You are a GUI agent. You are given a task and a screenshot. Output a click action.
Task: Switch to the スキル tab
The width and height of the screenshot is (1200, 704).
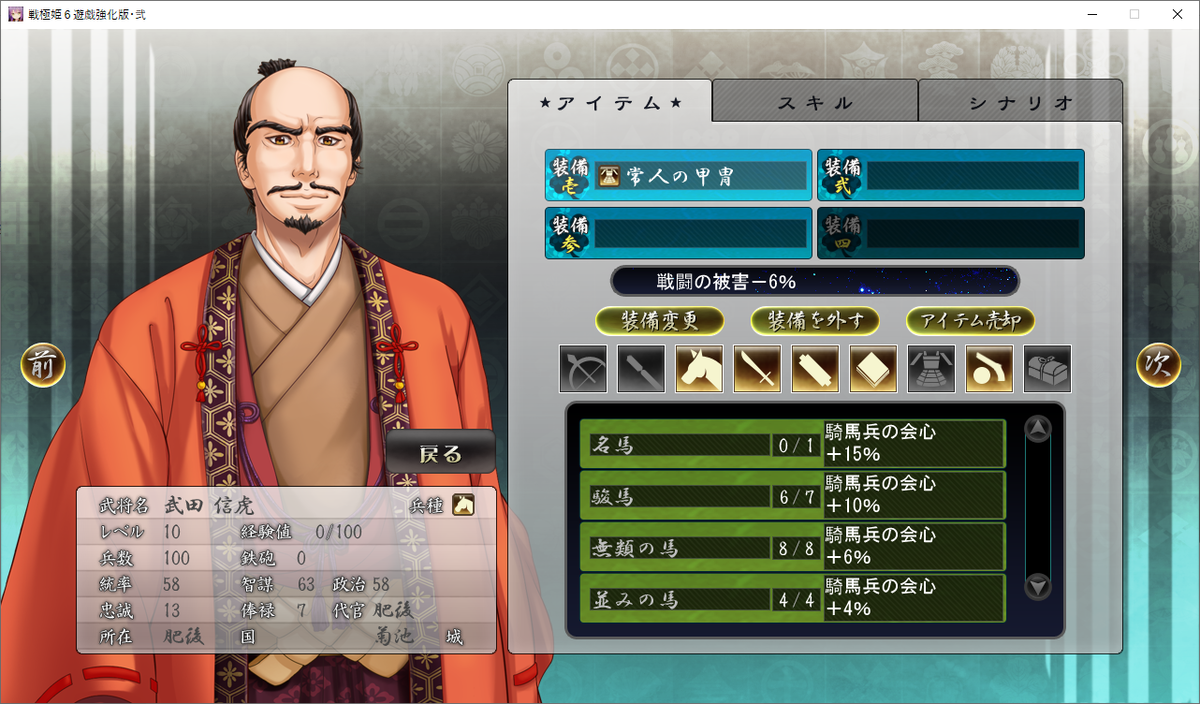[x=815, y=102]
